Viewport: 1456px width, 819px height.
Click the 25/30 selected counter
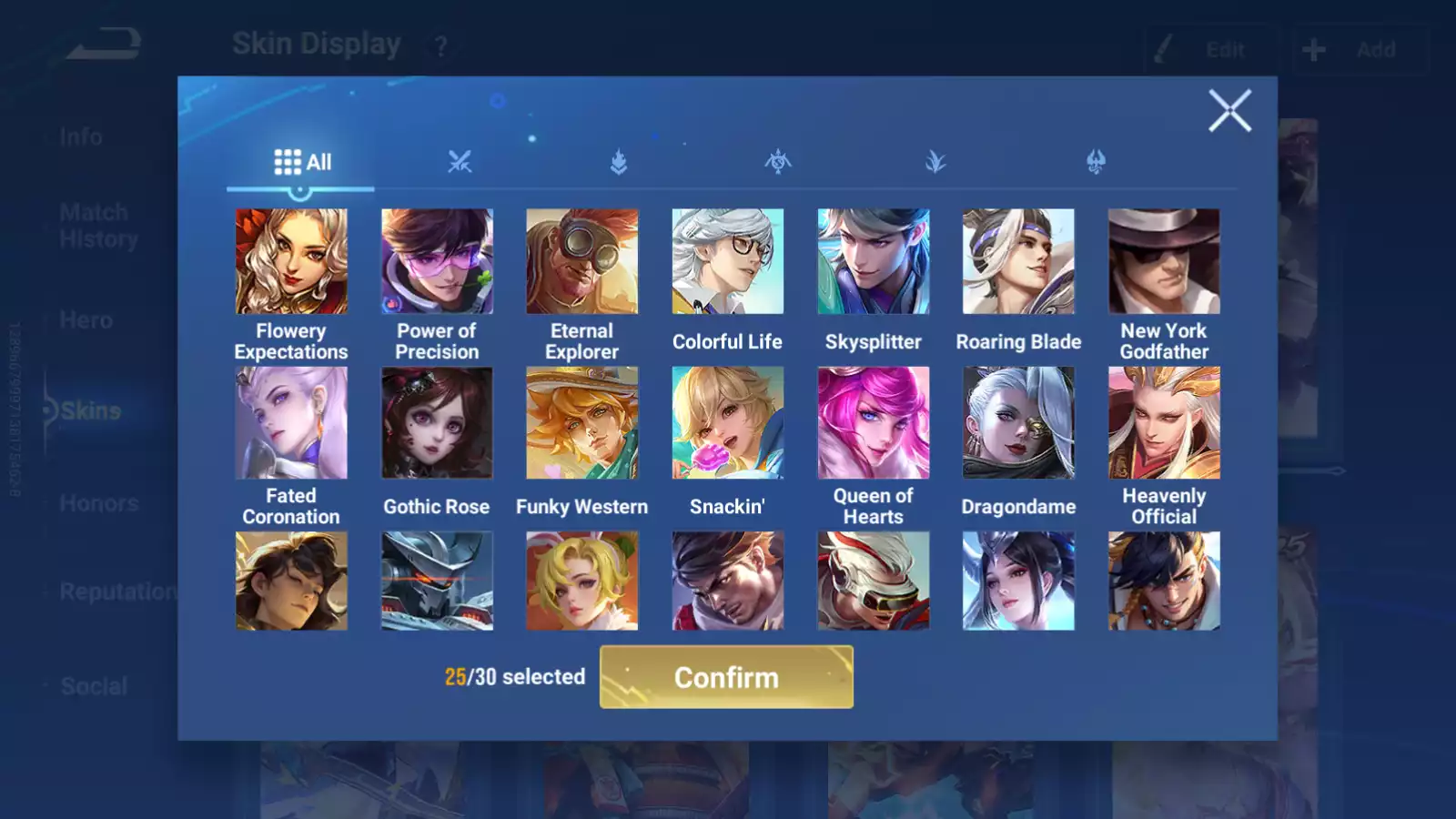513,677
